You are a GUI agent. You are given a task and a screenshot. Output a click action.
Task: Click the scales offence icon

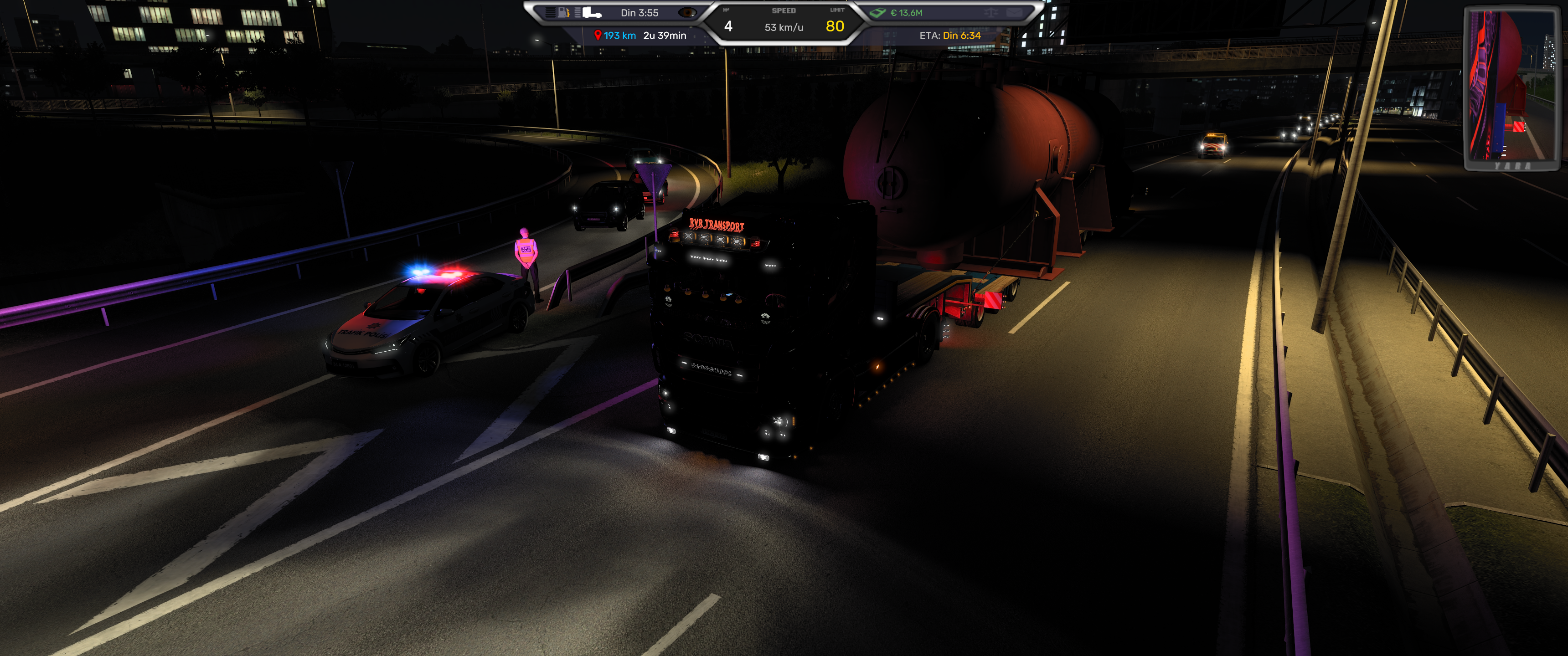[990, 13]
